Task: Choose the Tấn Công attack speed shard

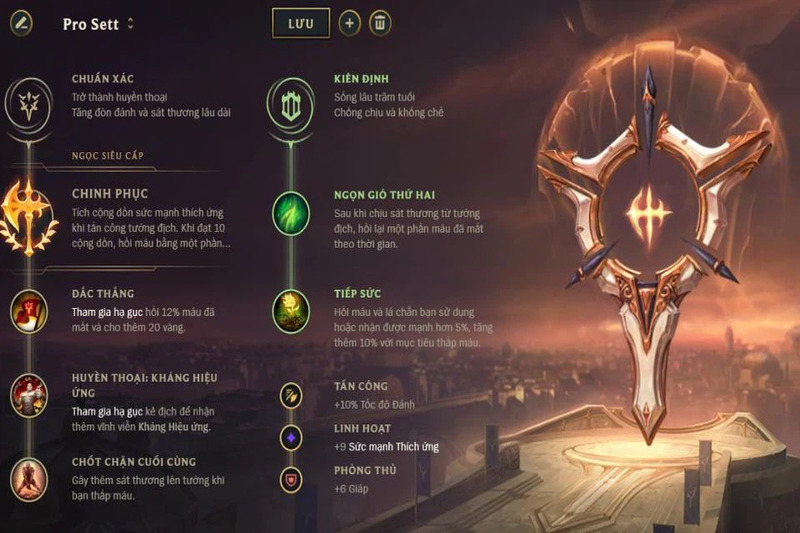Action: [290, 395]
